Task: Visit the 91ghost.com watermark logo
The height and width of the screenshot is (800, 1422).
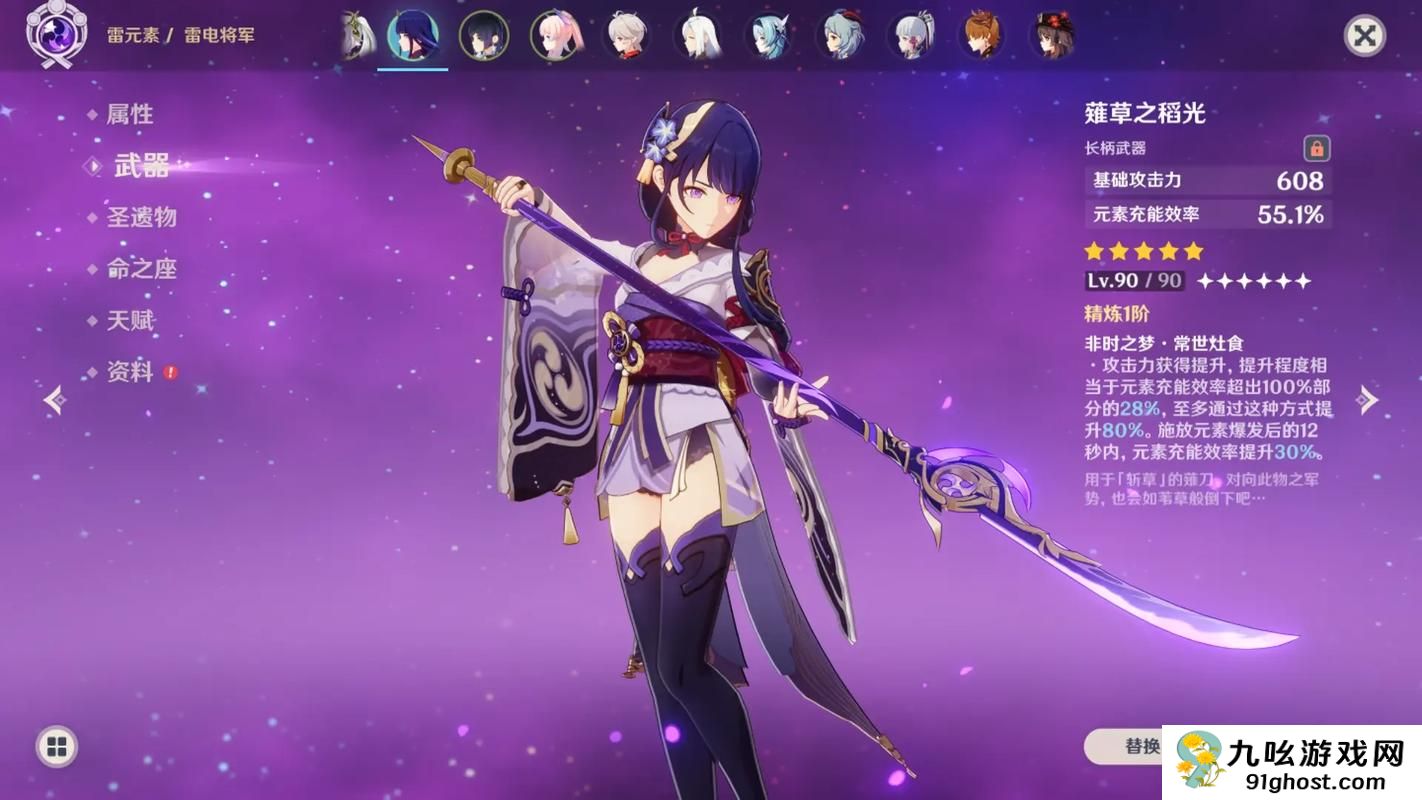Action: coord(1292,762)
